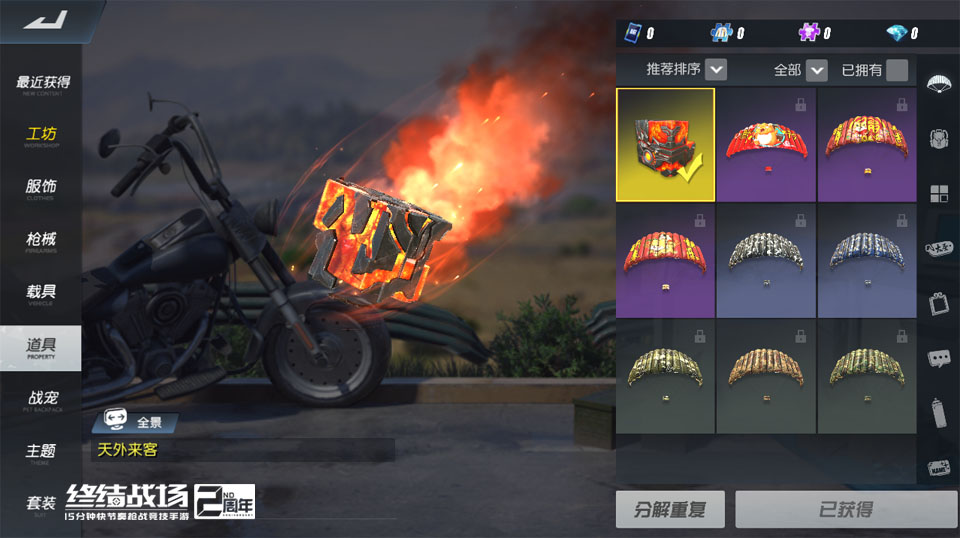Viewport: 960px width, 538px height.
Task: Switch to the 工坊 Workshop category
Action: tap(42, 136)
